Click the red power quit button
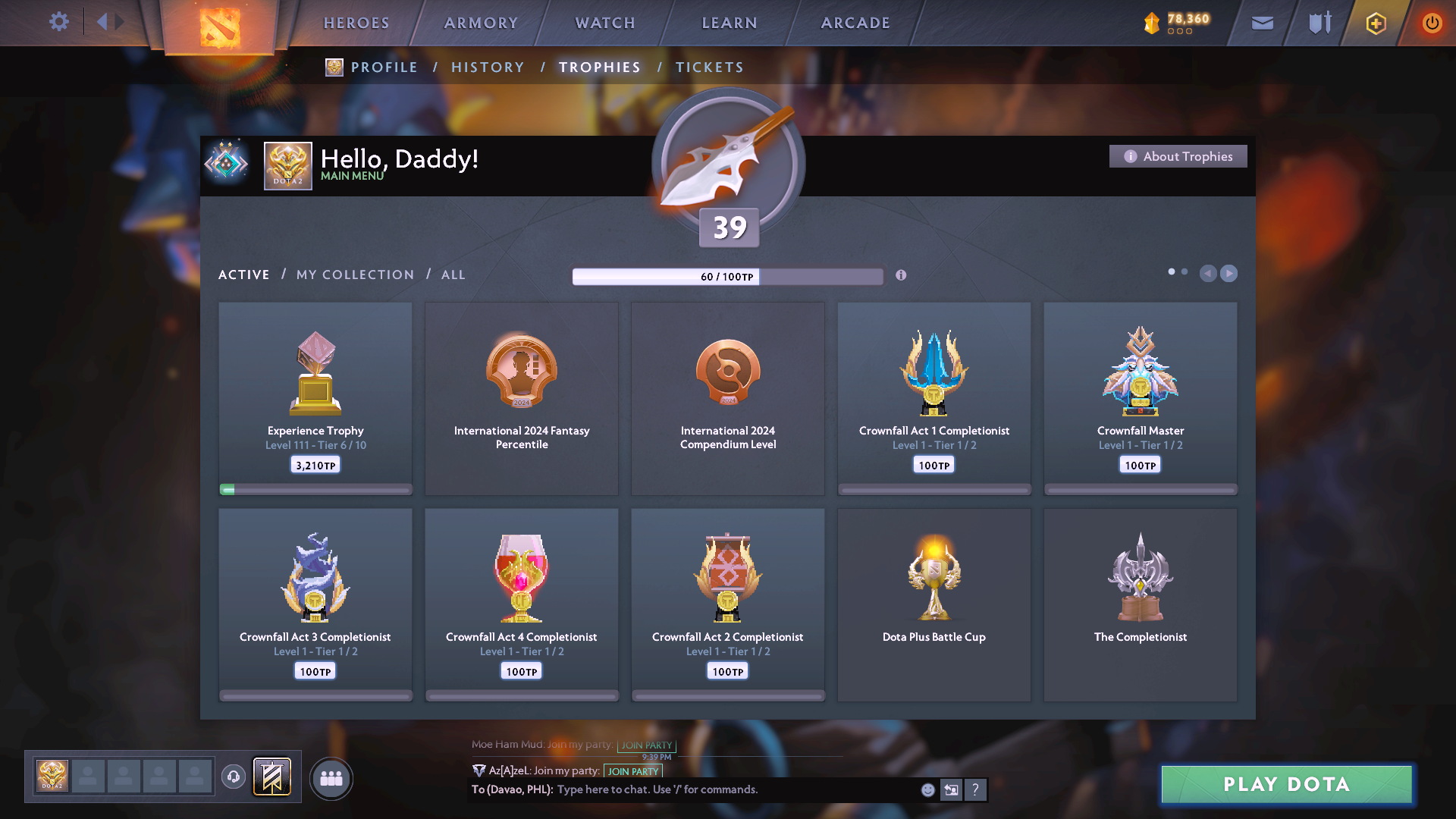Screen dimensions: 1456x819 pyautogui.click(x=1432, y=23)
